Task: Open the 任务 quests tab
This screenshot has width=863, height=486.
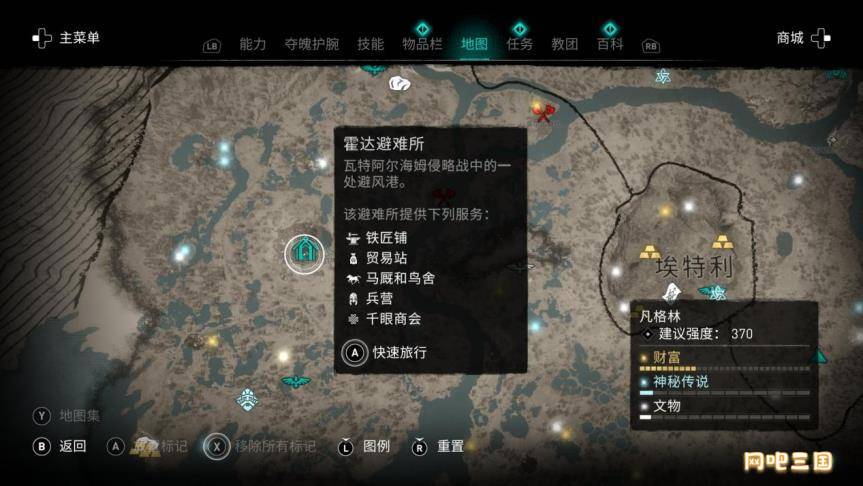Action: [519, 44]
